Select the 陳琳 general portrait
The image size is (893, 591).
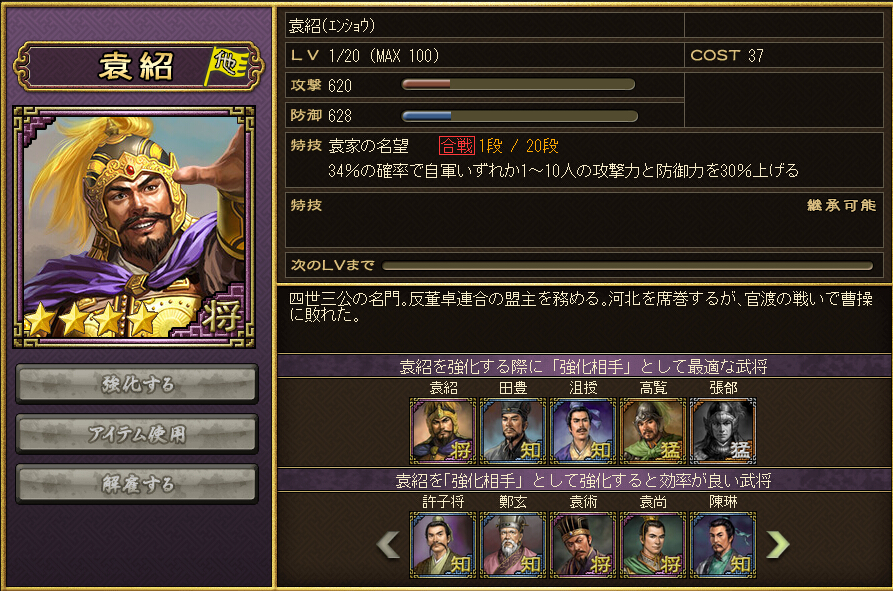tap(723, 545)
